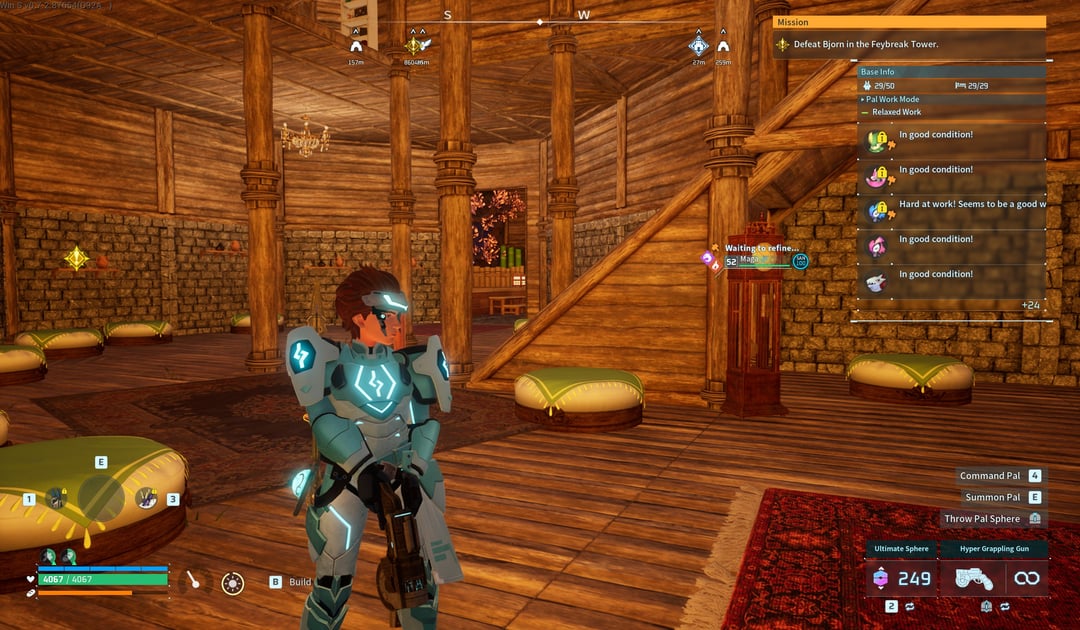This screenshot has height=630, width=1080.
Task: Click the winged gold compass marker
Action: 415,46
